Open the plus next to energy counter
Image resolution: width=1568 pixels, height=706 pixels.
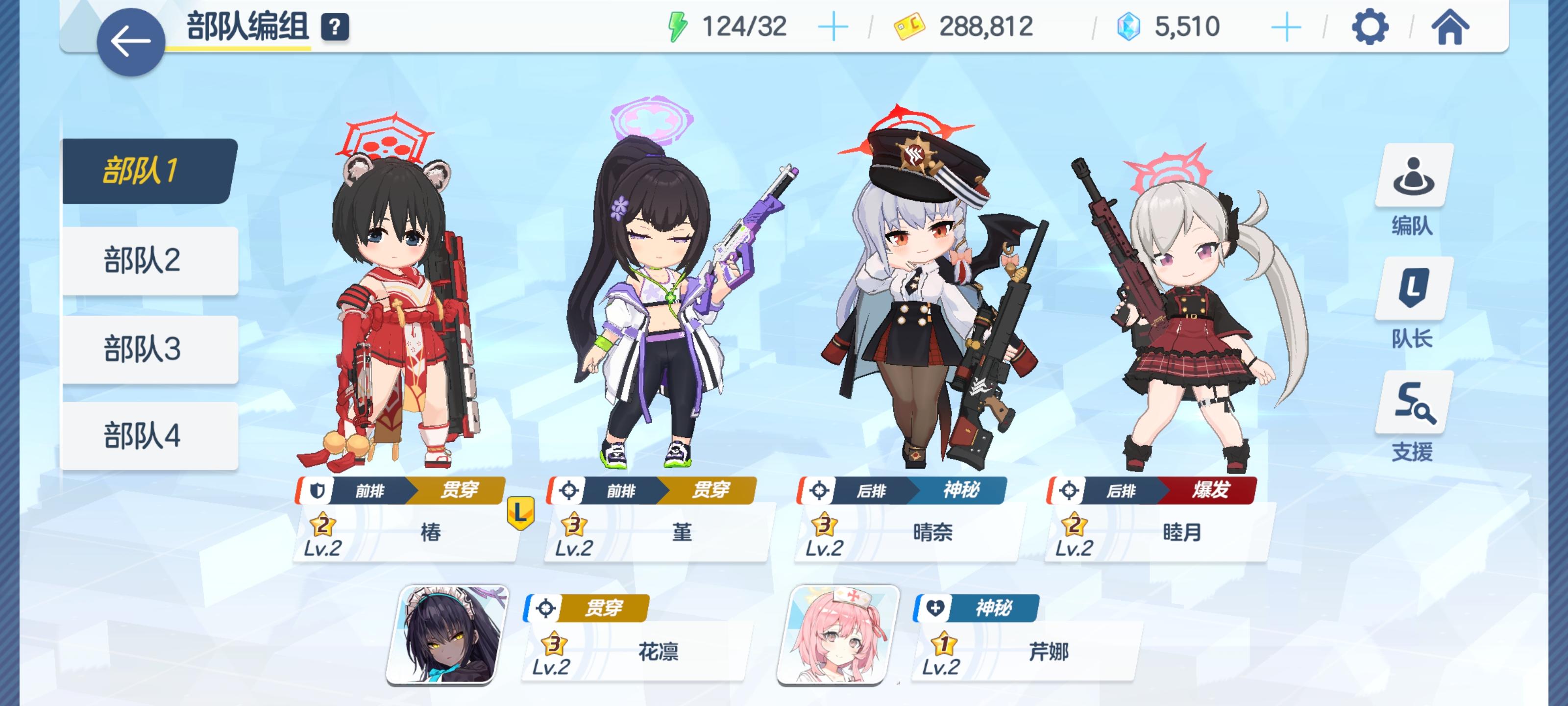coord(834,25)
